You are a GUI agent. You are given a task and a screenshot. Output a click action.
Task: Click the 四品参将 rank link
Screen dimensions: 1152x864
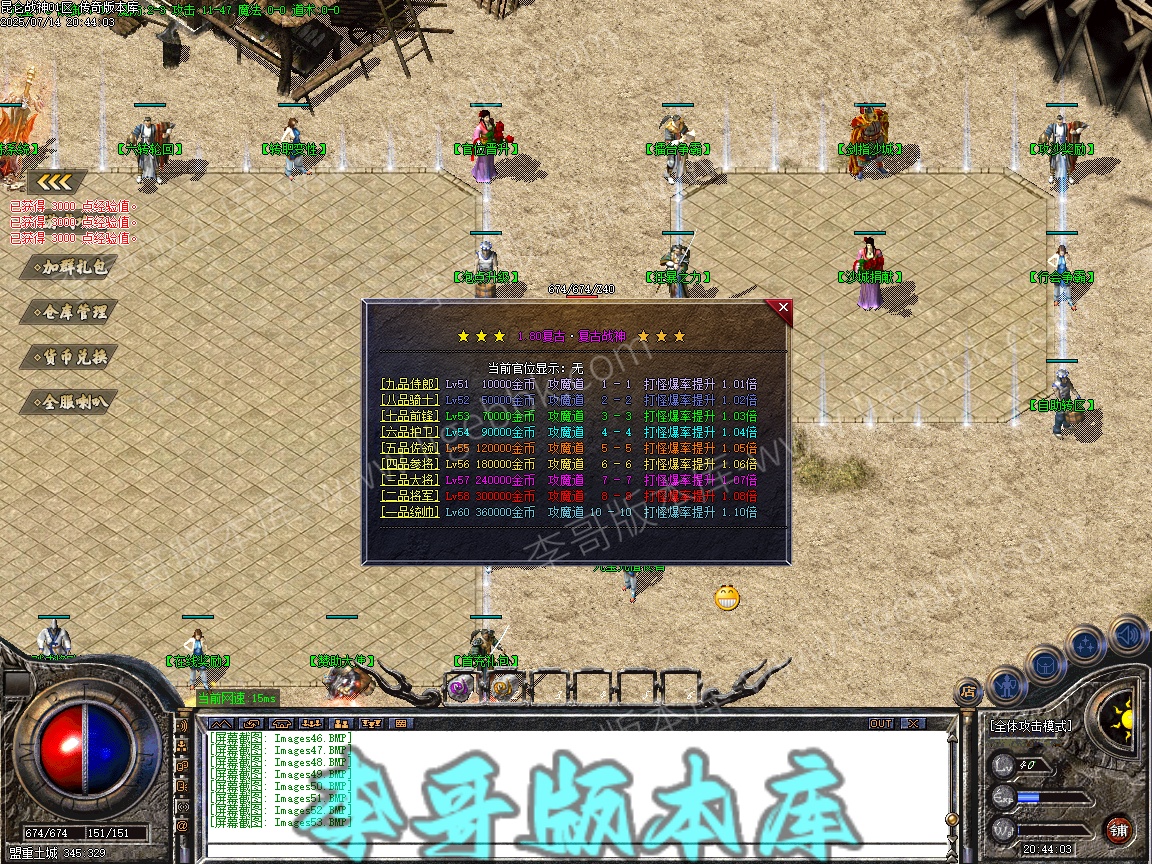coord(410,464)
